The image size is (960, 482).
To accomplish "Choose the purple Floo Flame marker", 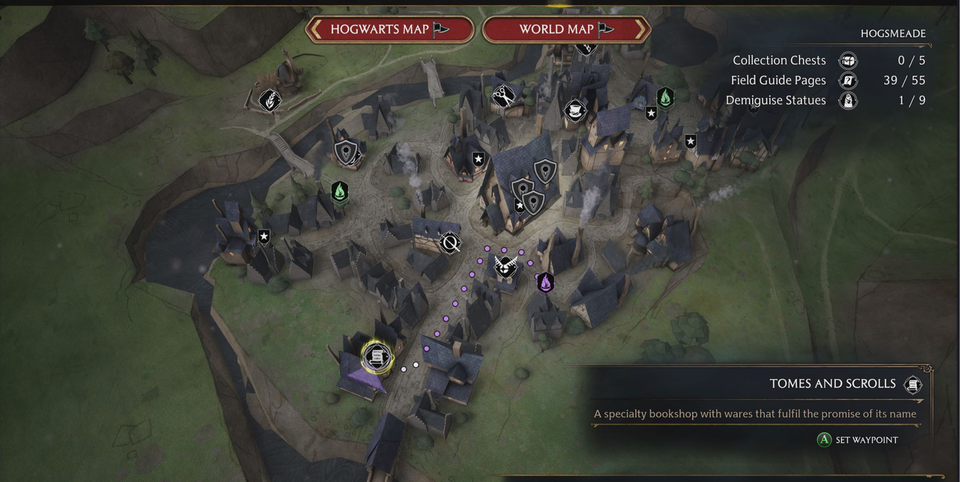I will pos(545,283).
